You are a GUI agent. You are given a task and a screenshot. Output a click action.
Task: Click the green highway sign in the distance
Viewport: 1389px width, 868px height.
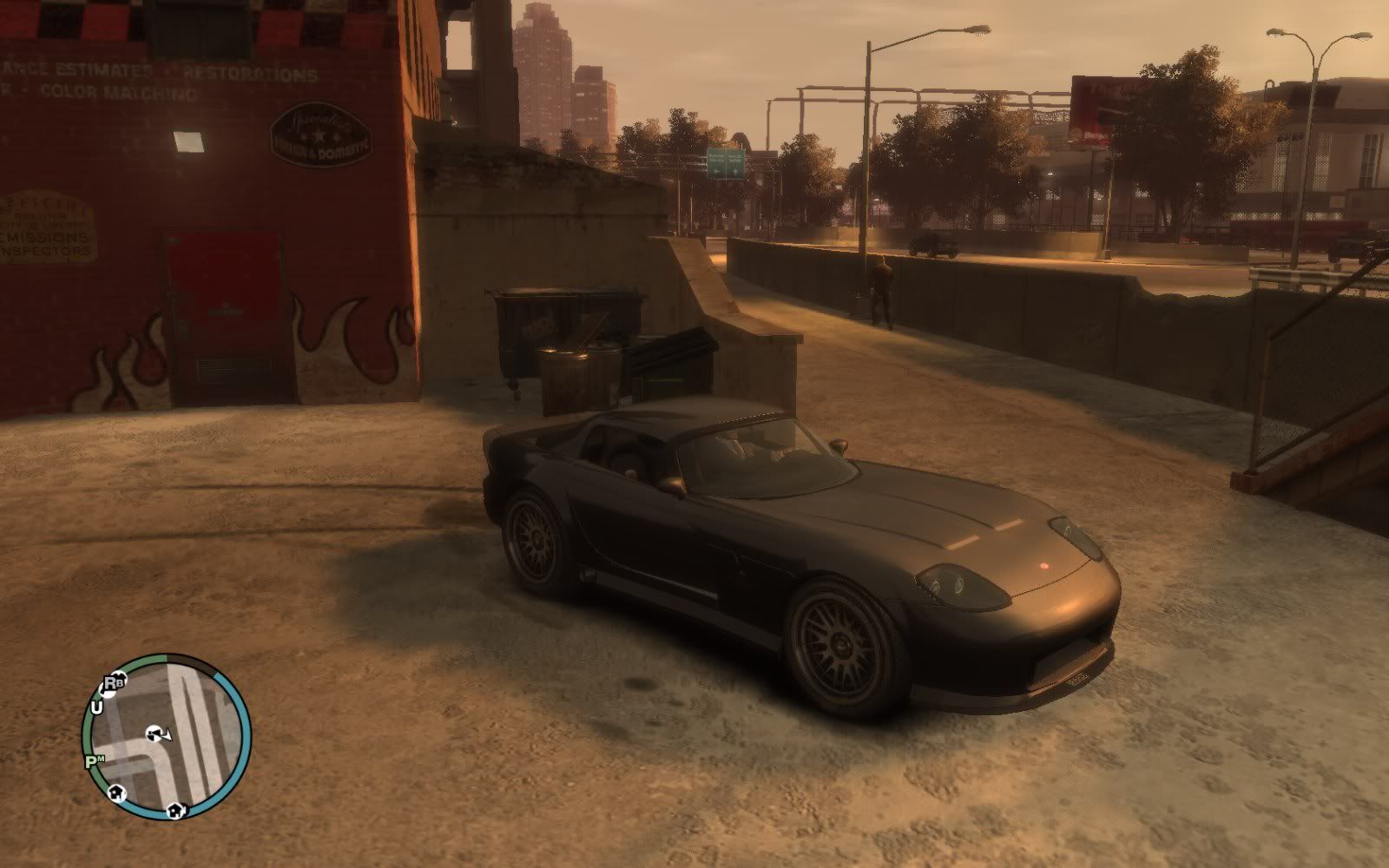click(x=727, y=161)
